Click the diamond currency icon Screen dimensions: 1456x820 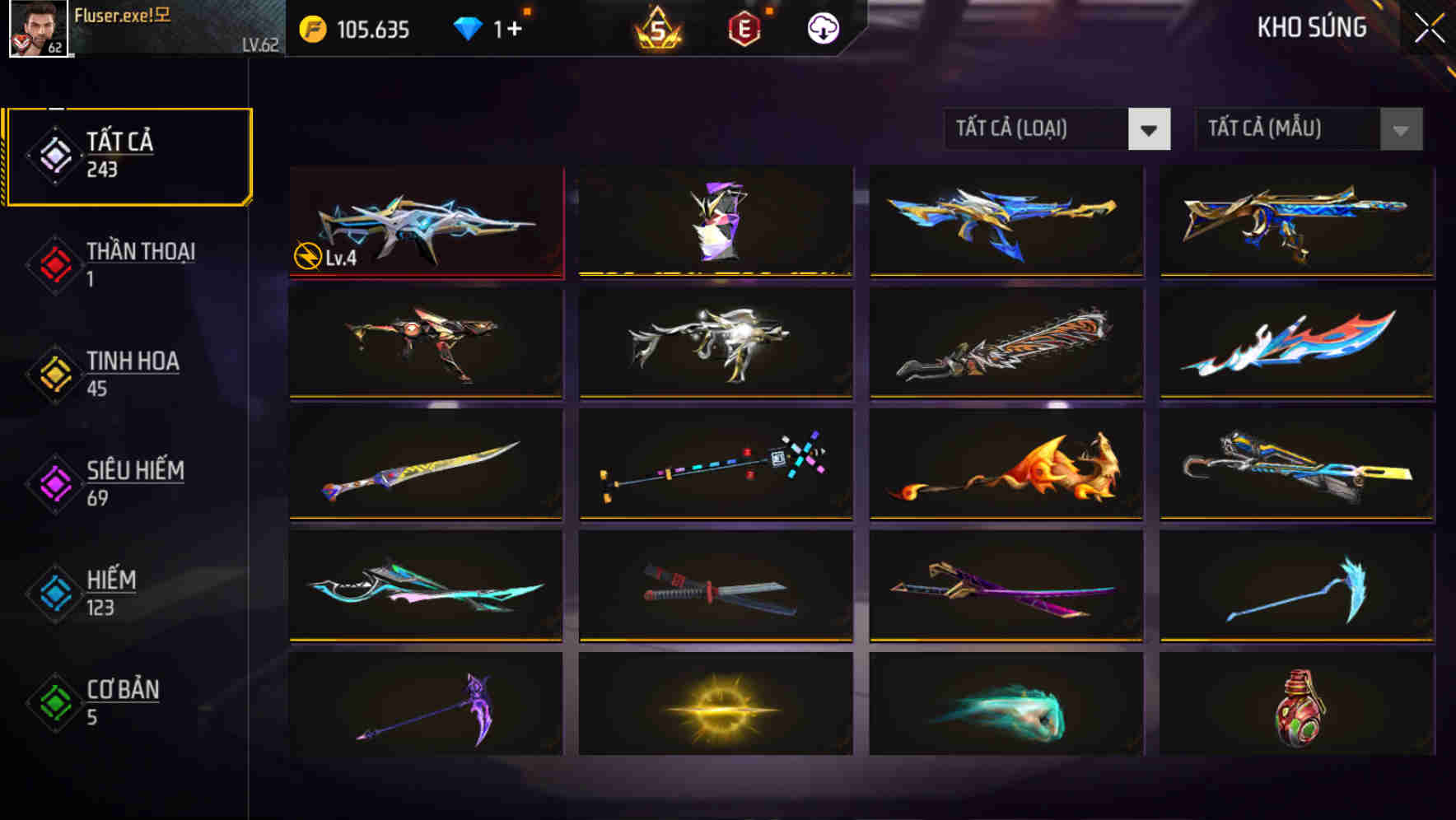tap(467, 27)
